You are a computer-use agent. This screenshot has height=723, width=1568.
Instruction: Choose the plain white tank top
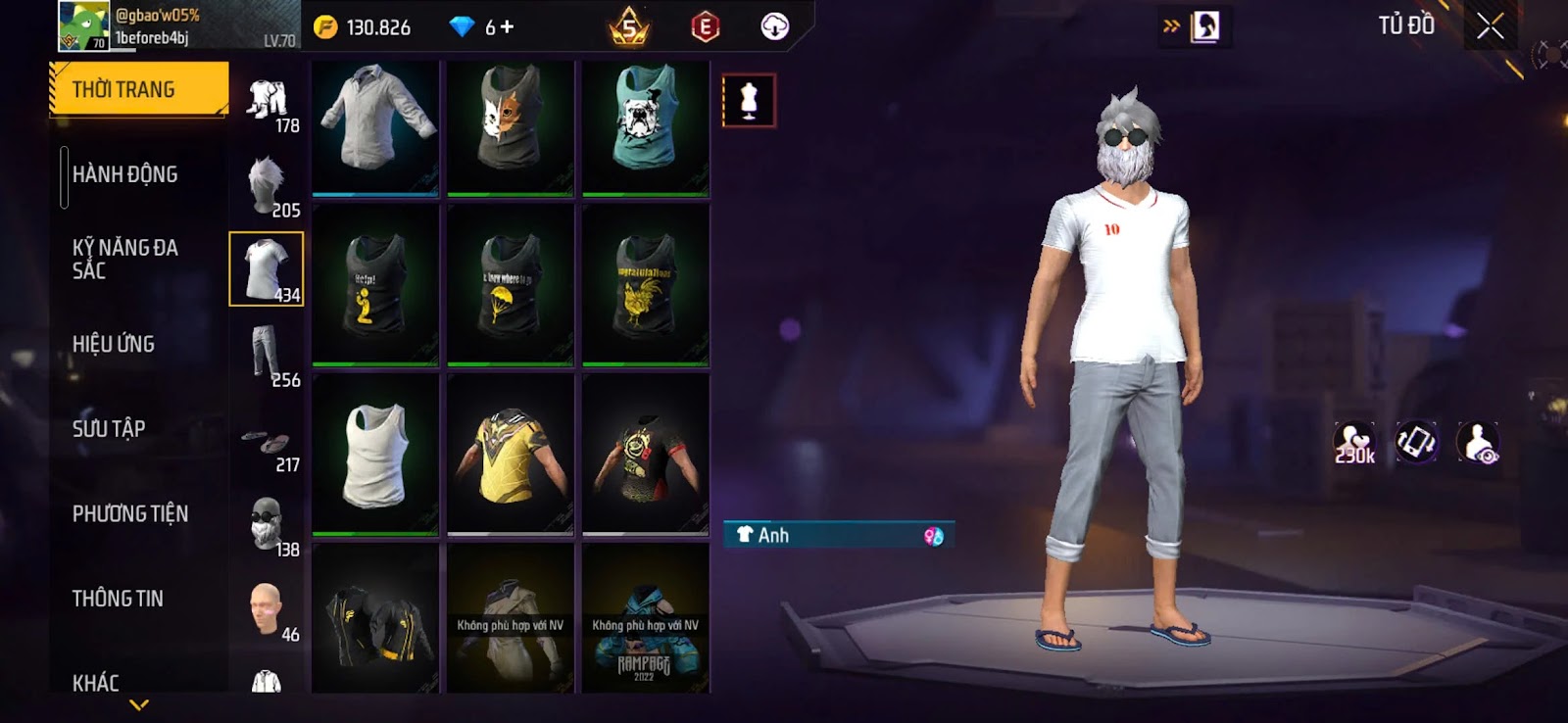(375, 454)
